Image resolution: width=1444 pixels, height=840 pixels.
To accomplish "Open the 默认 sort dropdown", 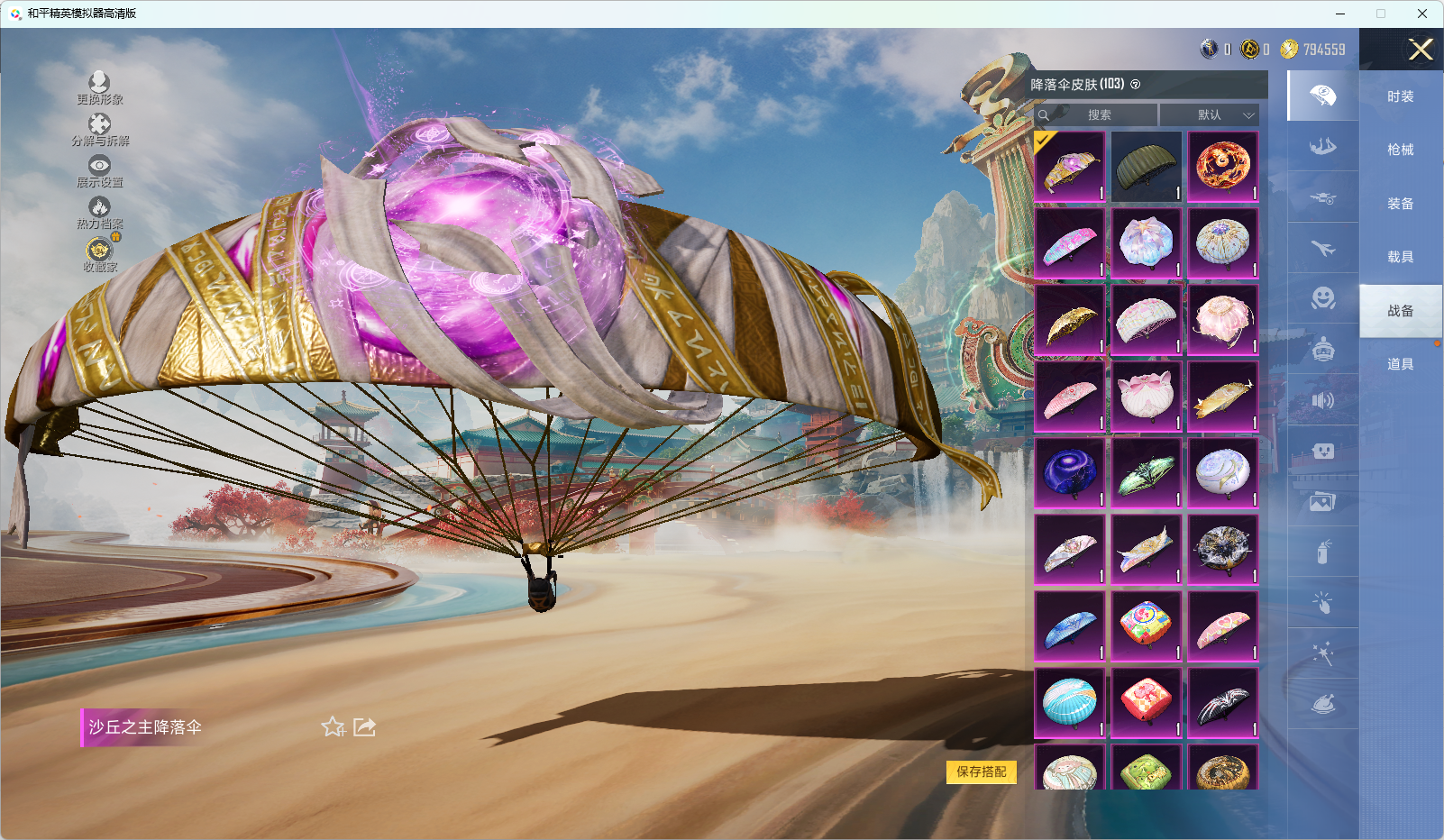I will click(x=1209, y=115).
